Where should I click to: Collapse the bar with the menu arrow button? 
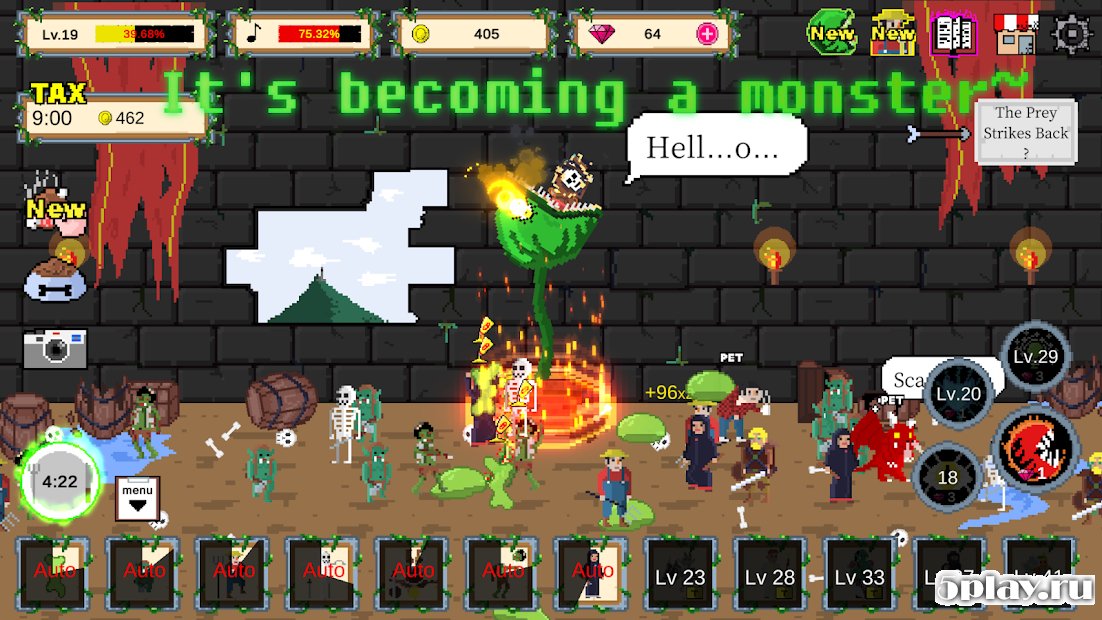137,497
